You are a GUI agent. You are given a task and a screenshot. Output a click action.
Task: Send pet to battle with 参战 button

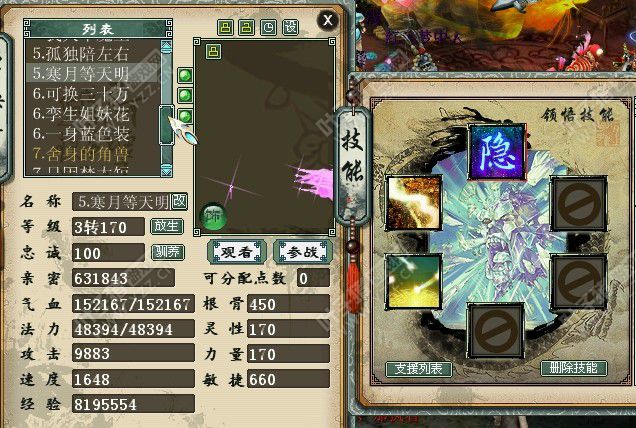tap(302, 253)
